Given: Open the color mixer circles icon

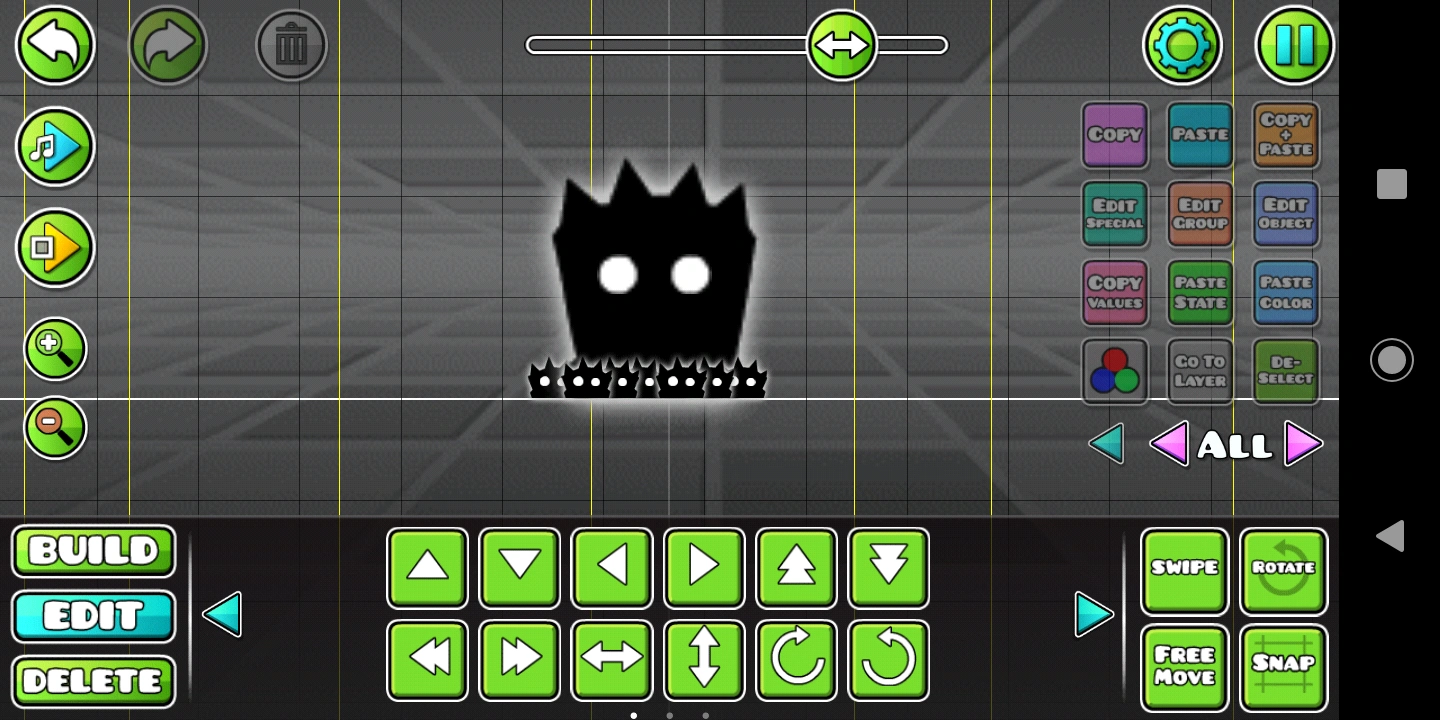Looking at the screenshot, I should [x=1114, y=370].
